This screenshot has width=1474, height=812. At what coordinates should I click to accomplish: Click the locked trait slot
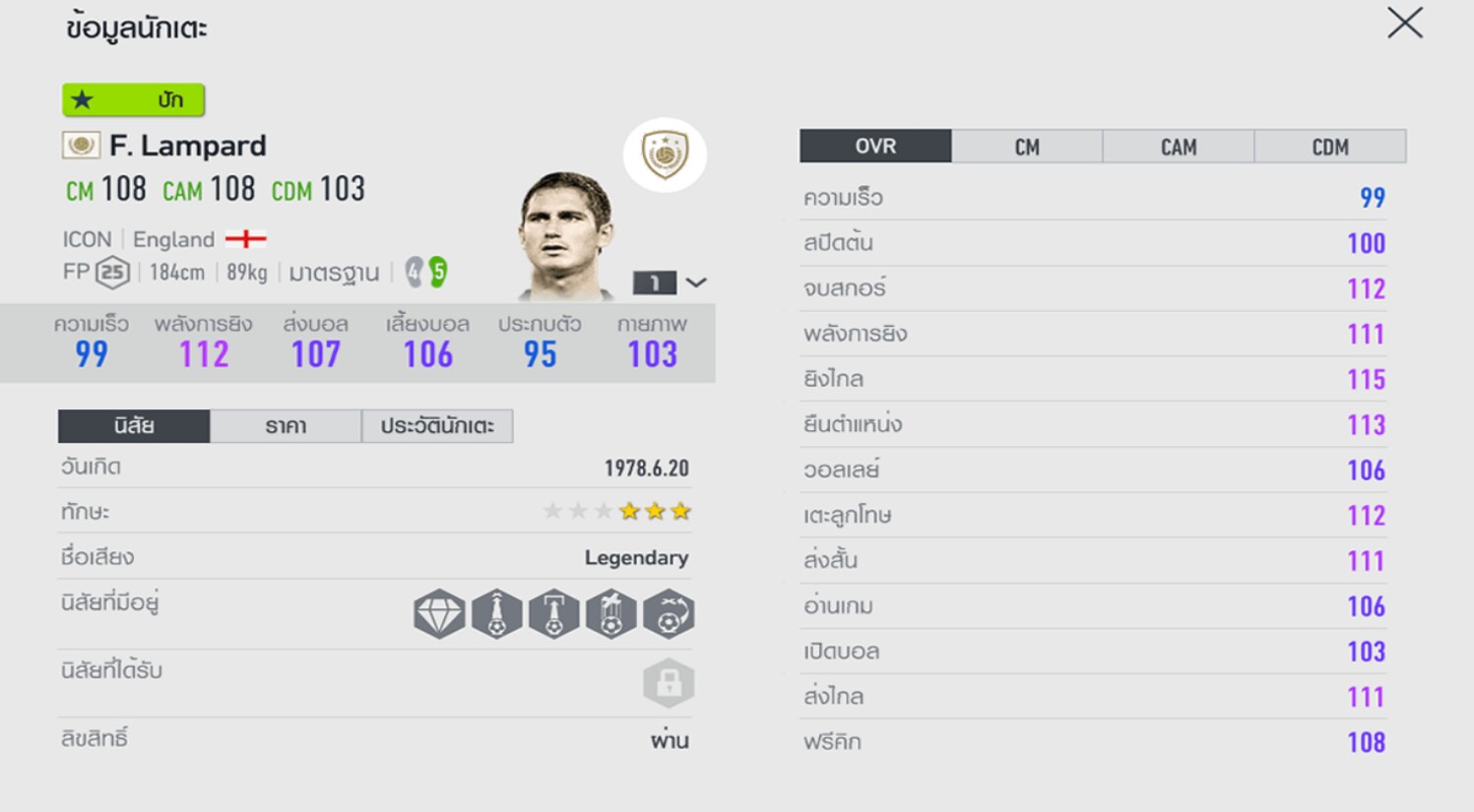pyautogui.click(x=669, y=683)
